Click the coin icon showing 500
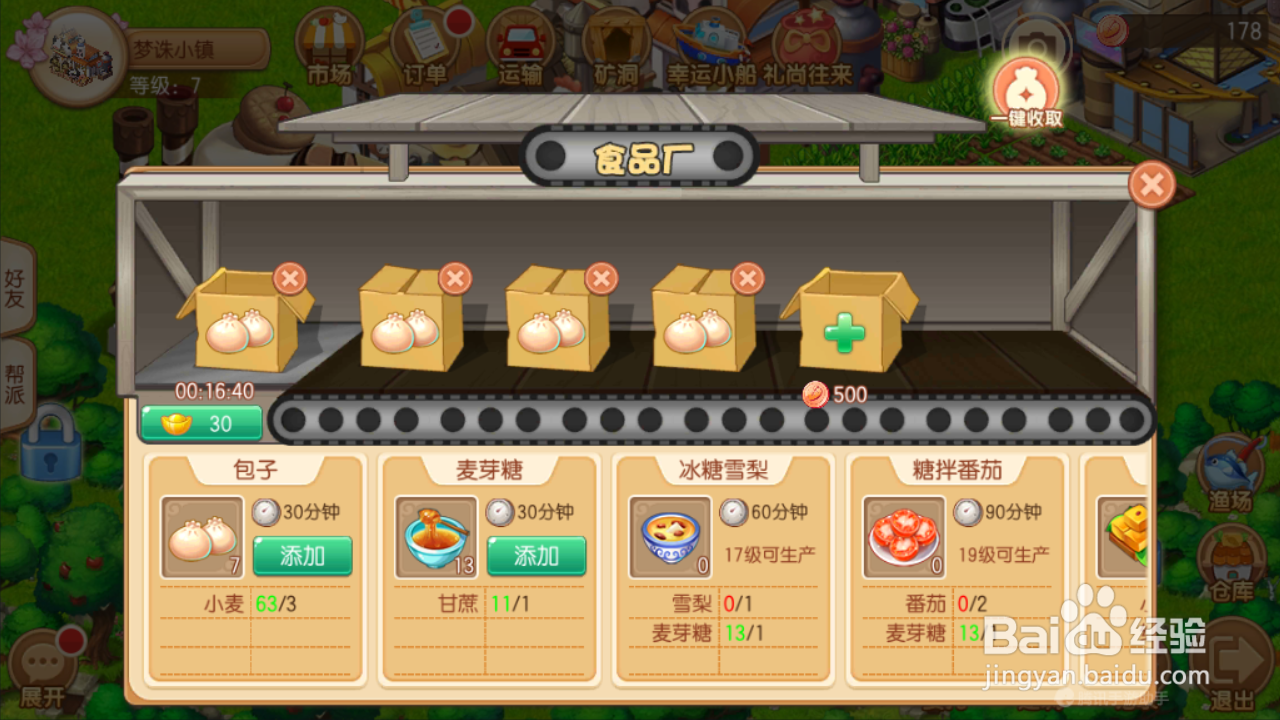The width and height of the screenshot is (1280, 720). point(814,394)
